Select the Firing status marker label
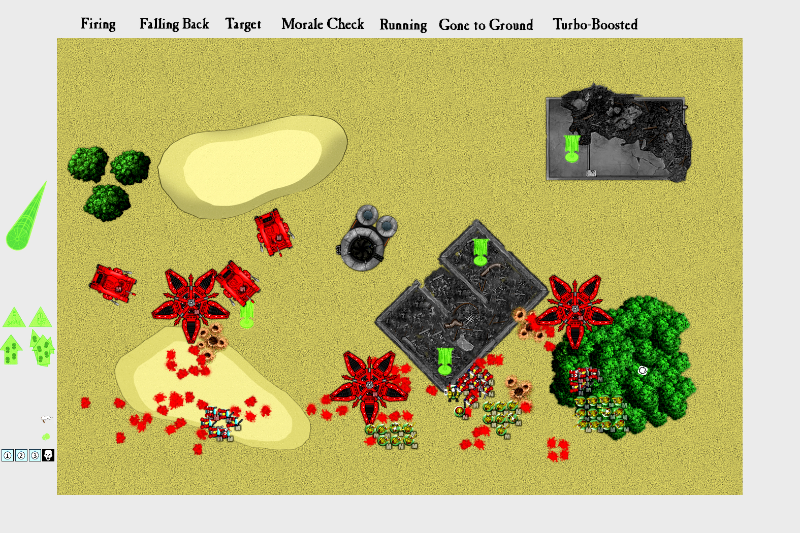The height and width of the screenshot is (533, 800). (x=98, y=24)
